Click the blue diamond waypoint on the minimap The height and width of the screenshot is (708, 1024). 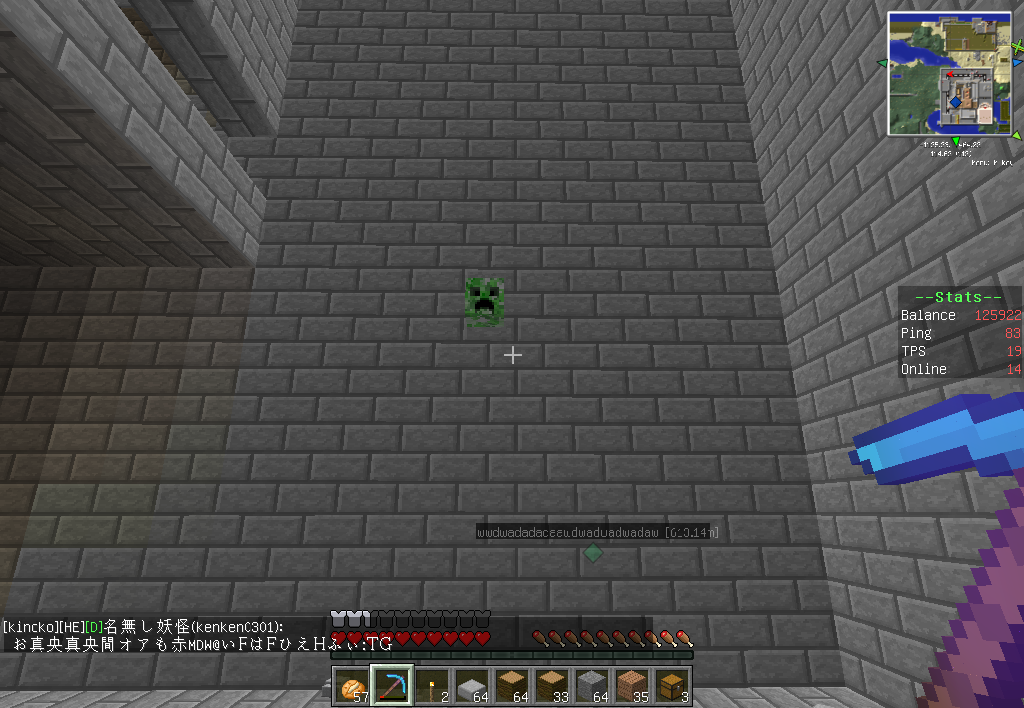click(x=956, y=102)
